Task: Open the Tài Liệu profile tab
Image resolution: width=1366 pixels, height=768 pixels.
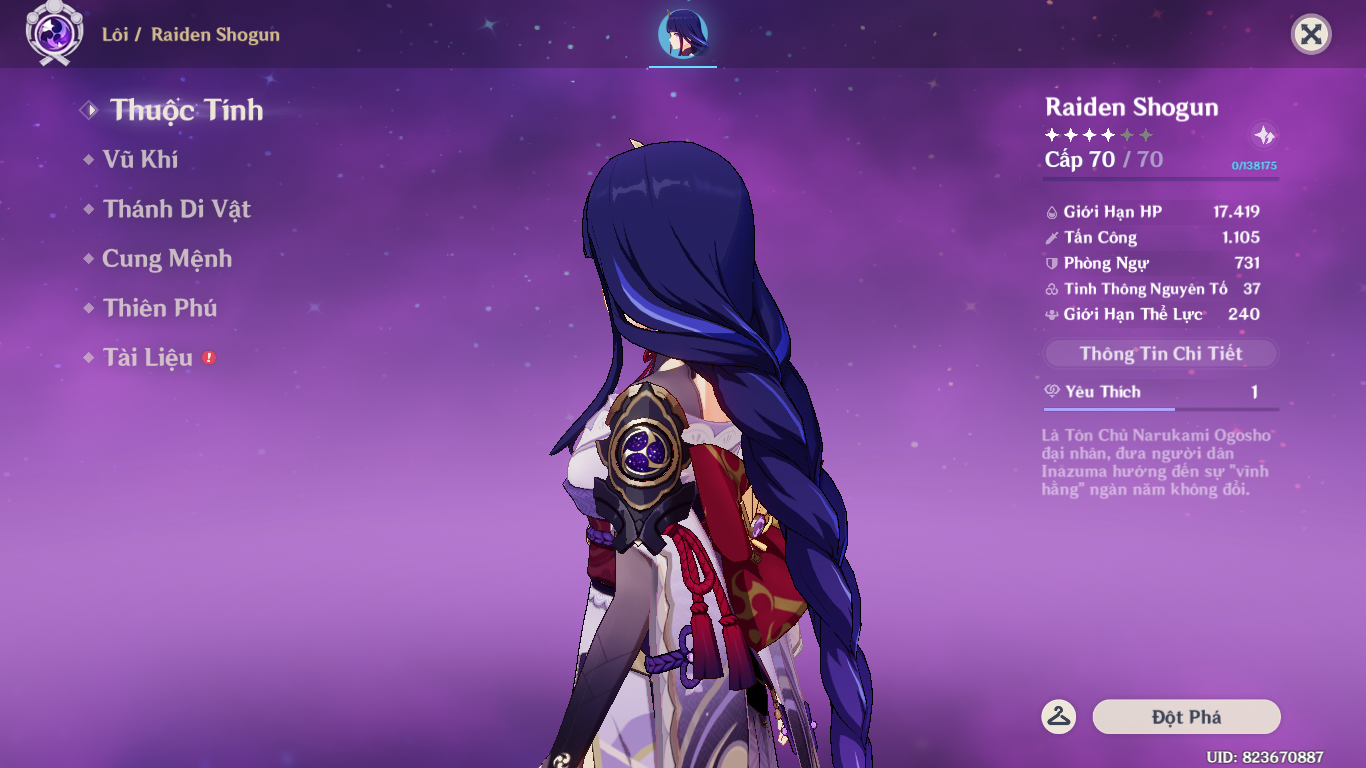Action: point(148,358)
